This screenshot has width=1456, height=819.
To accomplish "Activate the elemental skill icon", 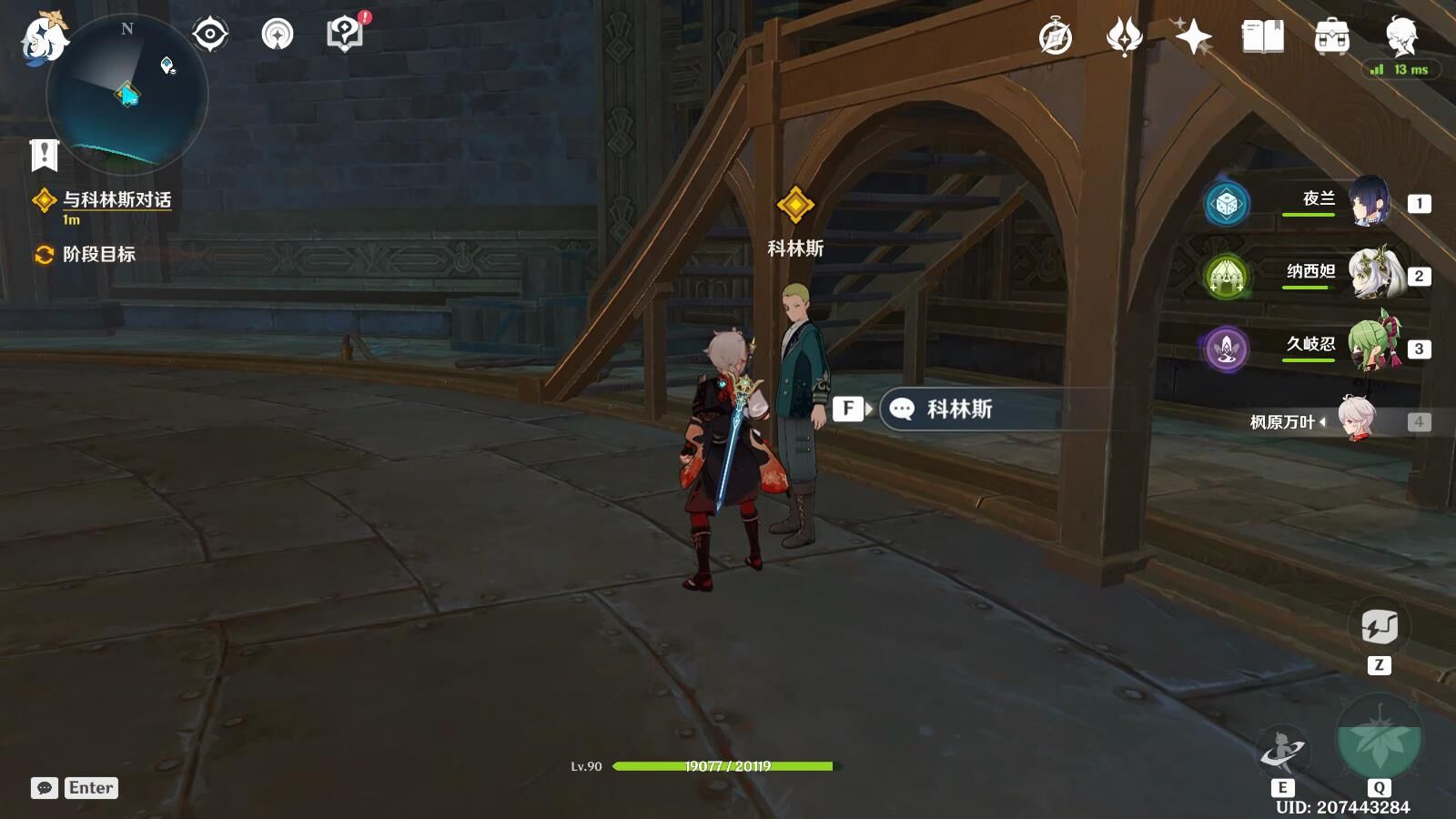I will pyautogui.click(x=1281, y=752).
